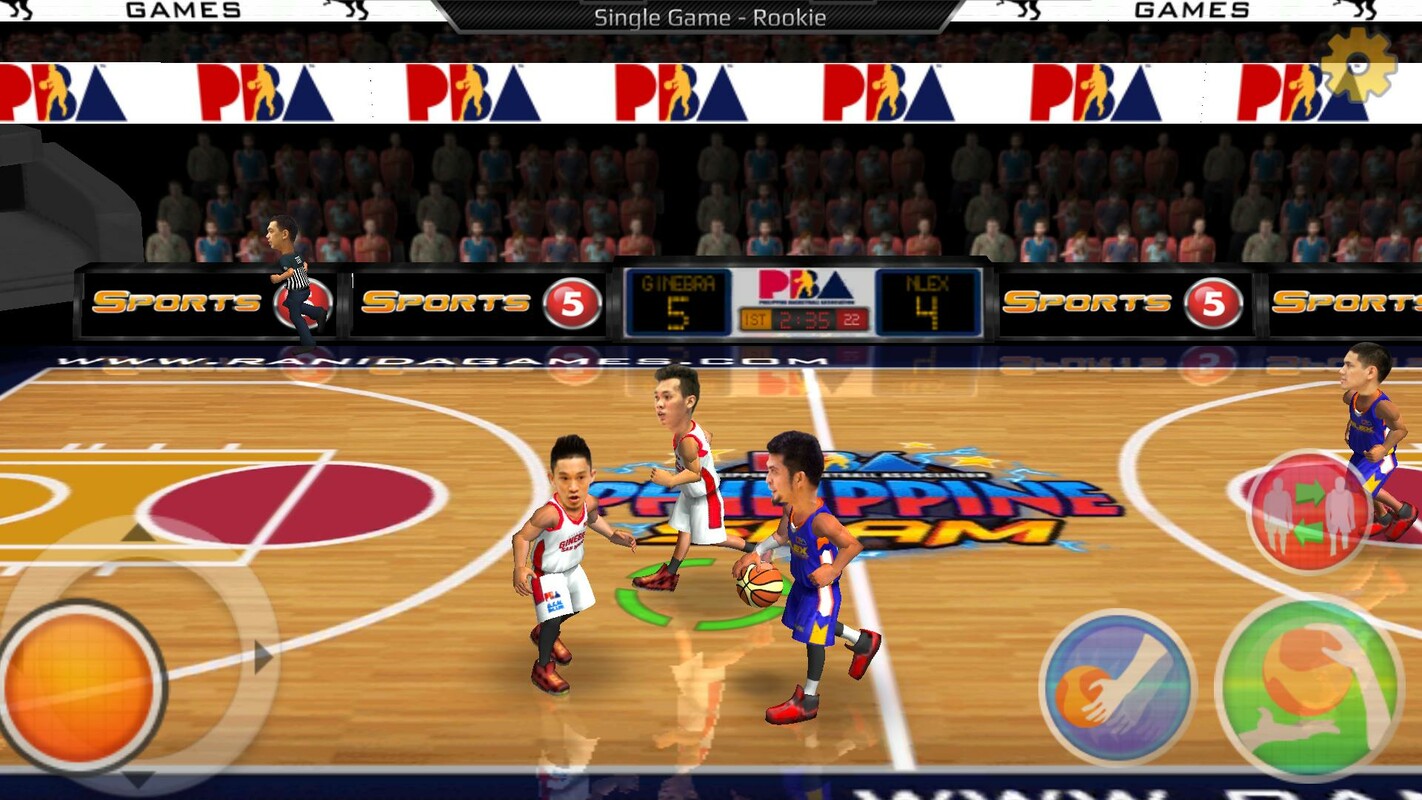This screenshot has width=1422, height=800.
Task: Tap the red switch player button
Action: (x=1308, y=511)
